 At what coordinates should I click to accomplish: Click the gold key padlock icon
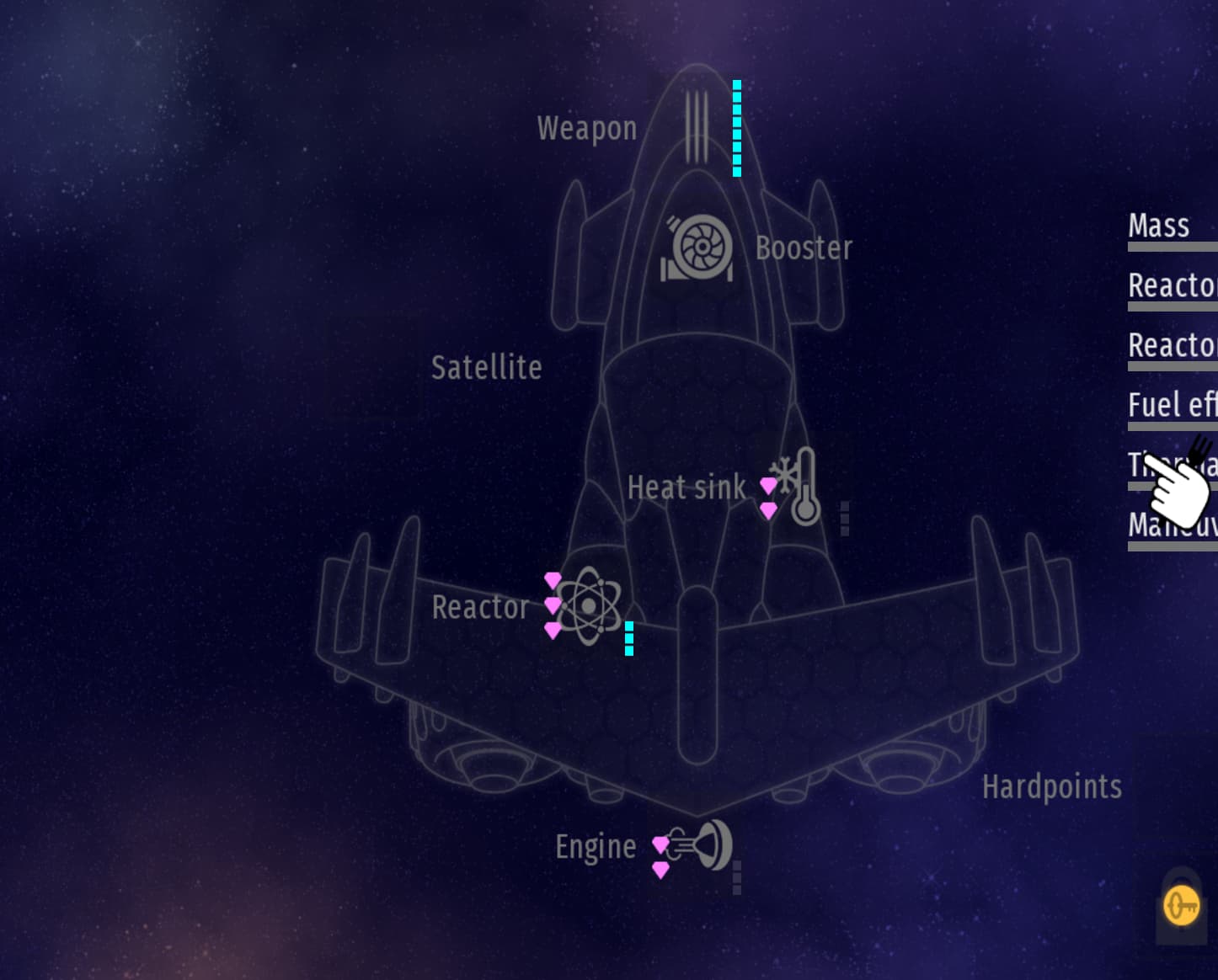point(1181,908)
